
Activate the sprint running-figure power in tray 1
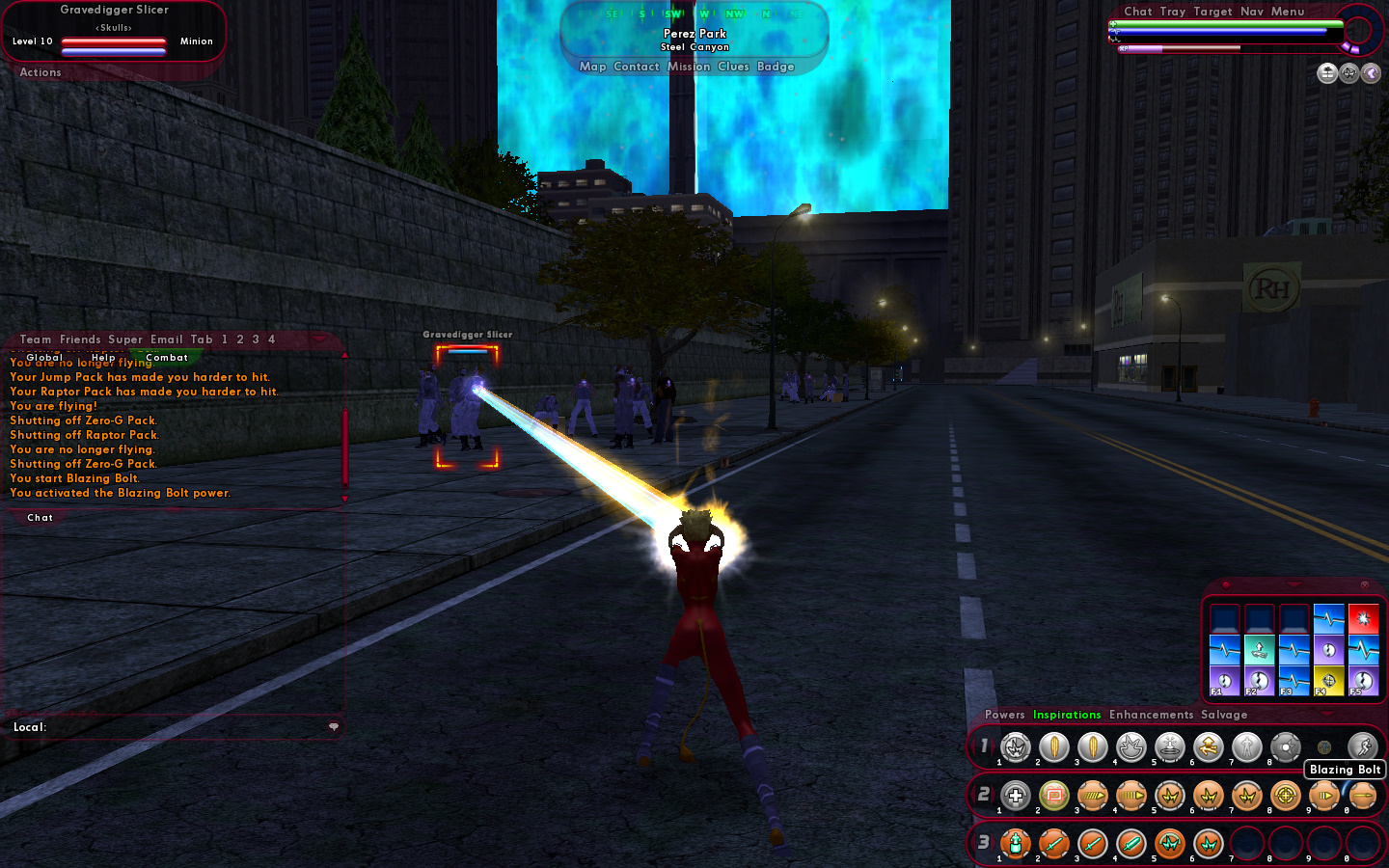[x=1362, y=746]
